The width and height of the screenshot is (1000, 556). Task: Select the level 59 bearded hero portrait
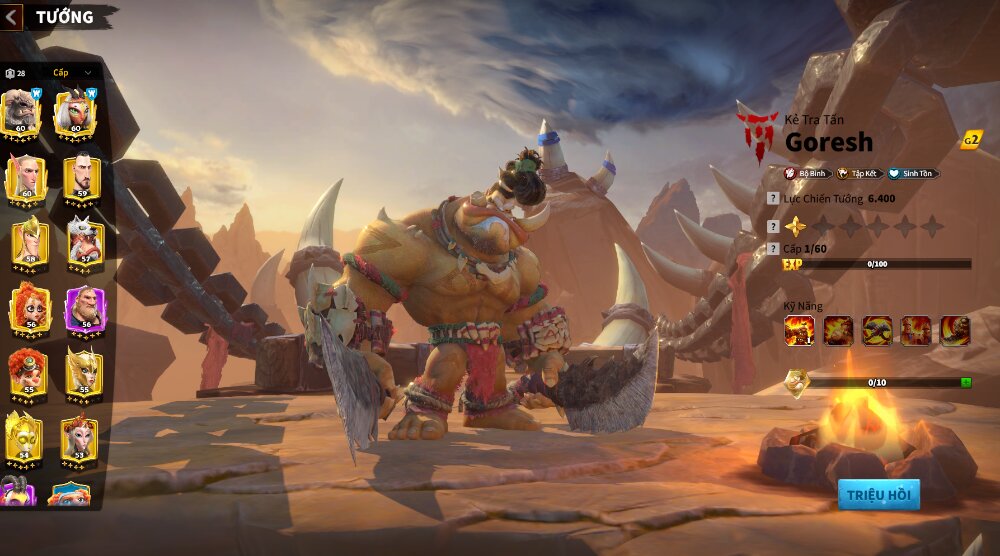(83, 178)
